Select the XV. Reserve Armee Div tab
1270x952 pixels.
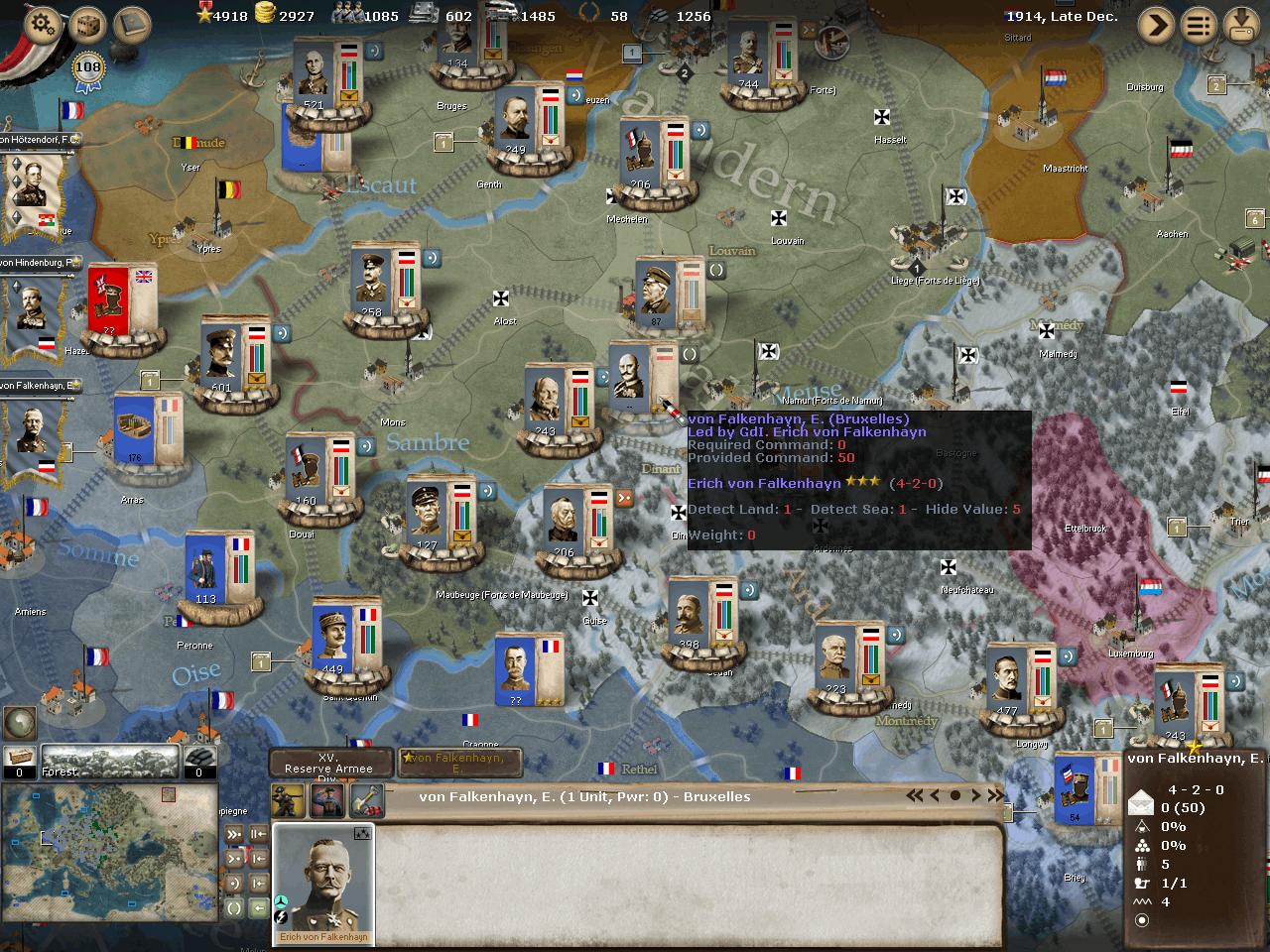tap(329, 764)
